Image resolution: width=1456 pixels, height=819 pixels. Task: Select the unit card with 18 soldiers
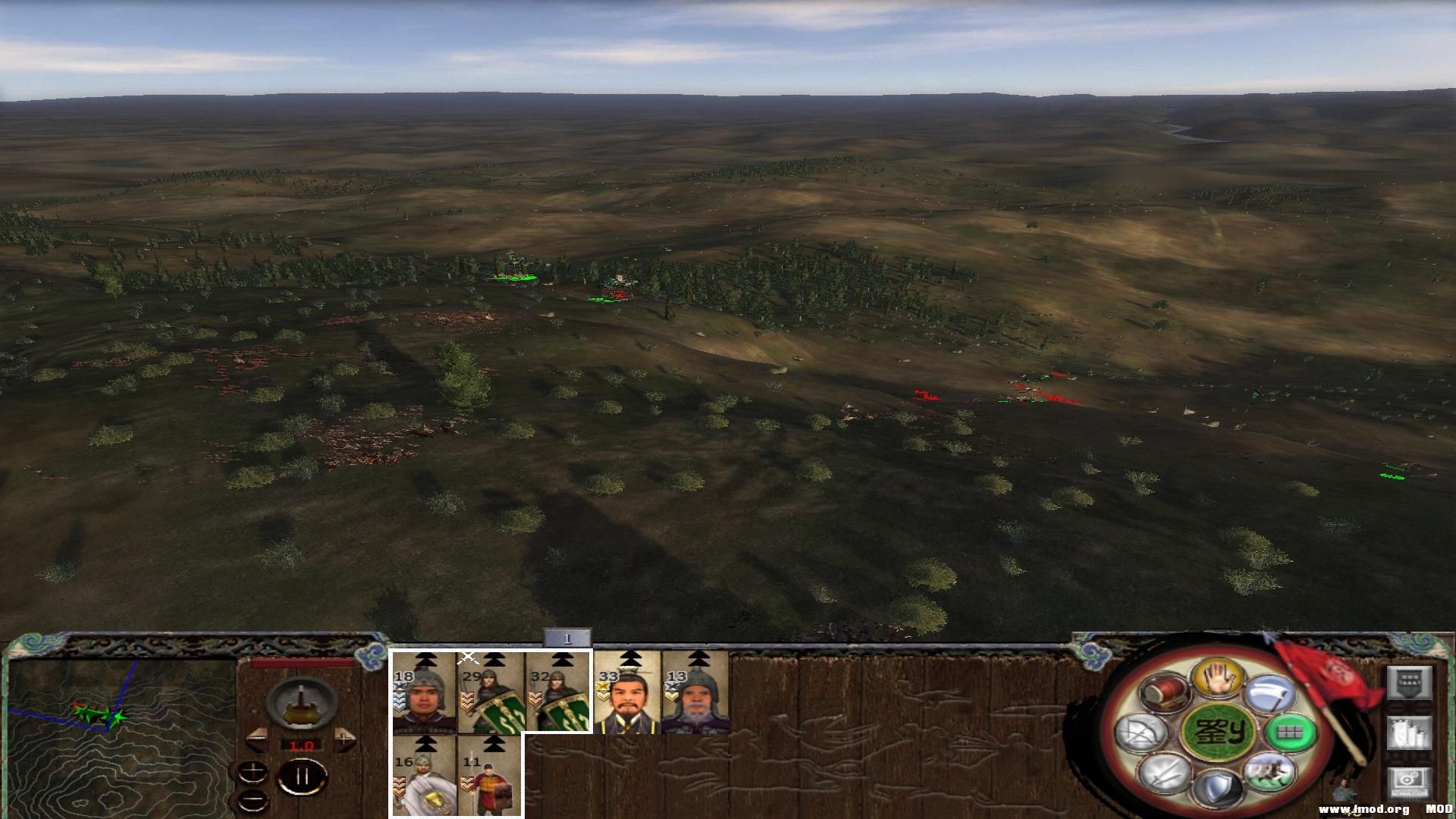point(424,693)
